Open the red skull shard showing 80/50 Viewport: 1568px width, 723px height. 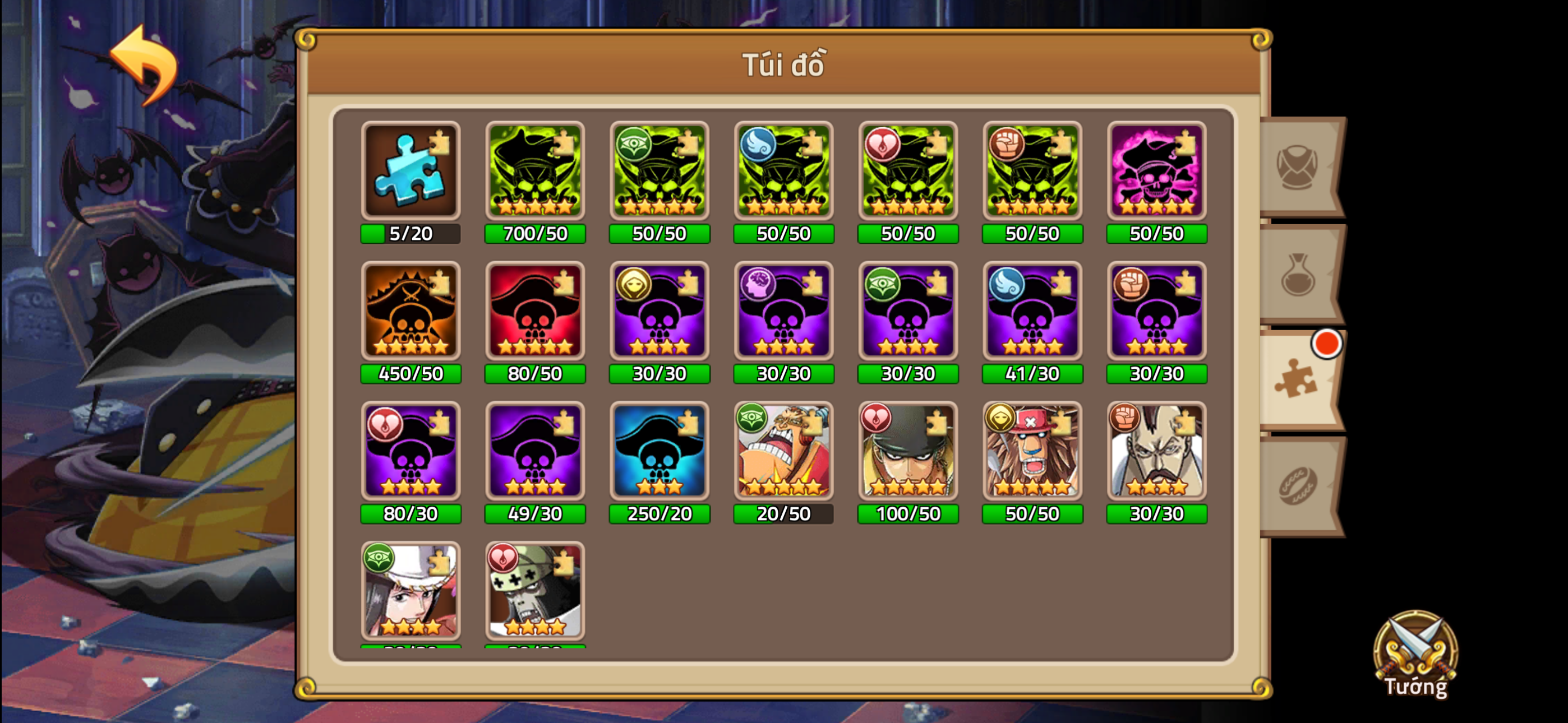coord(536,312)
